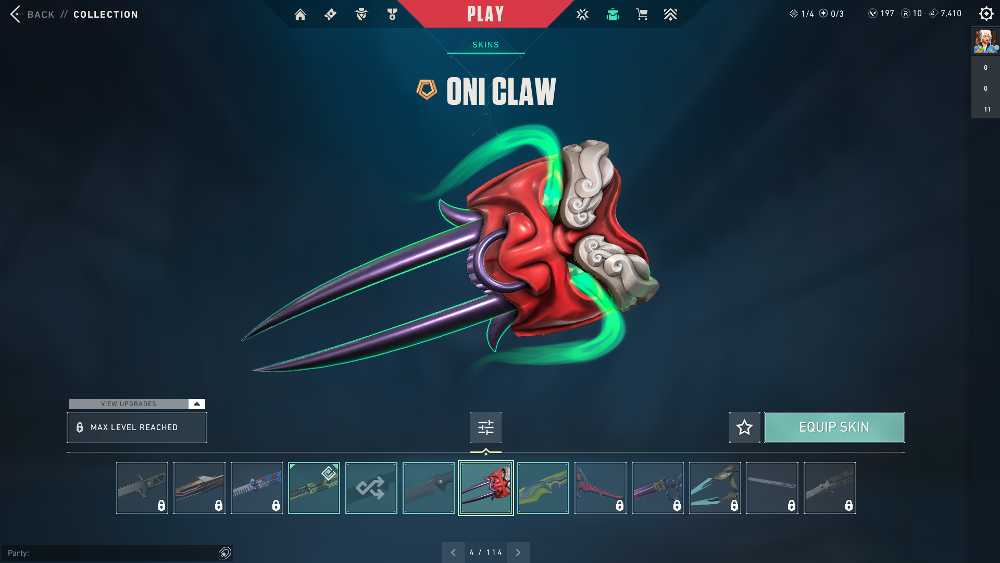Open the Store via shopping cart icon
Image resolution: width=1000 pixels, height=563 pixels.
coord(642,15)
